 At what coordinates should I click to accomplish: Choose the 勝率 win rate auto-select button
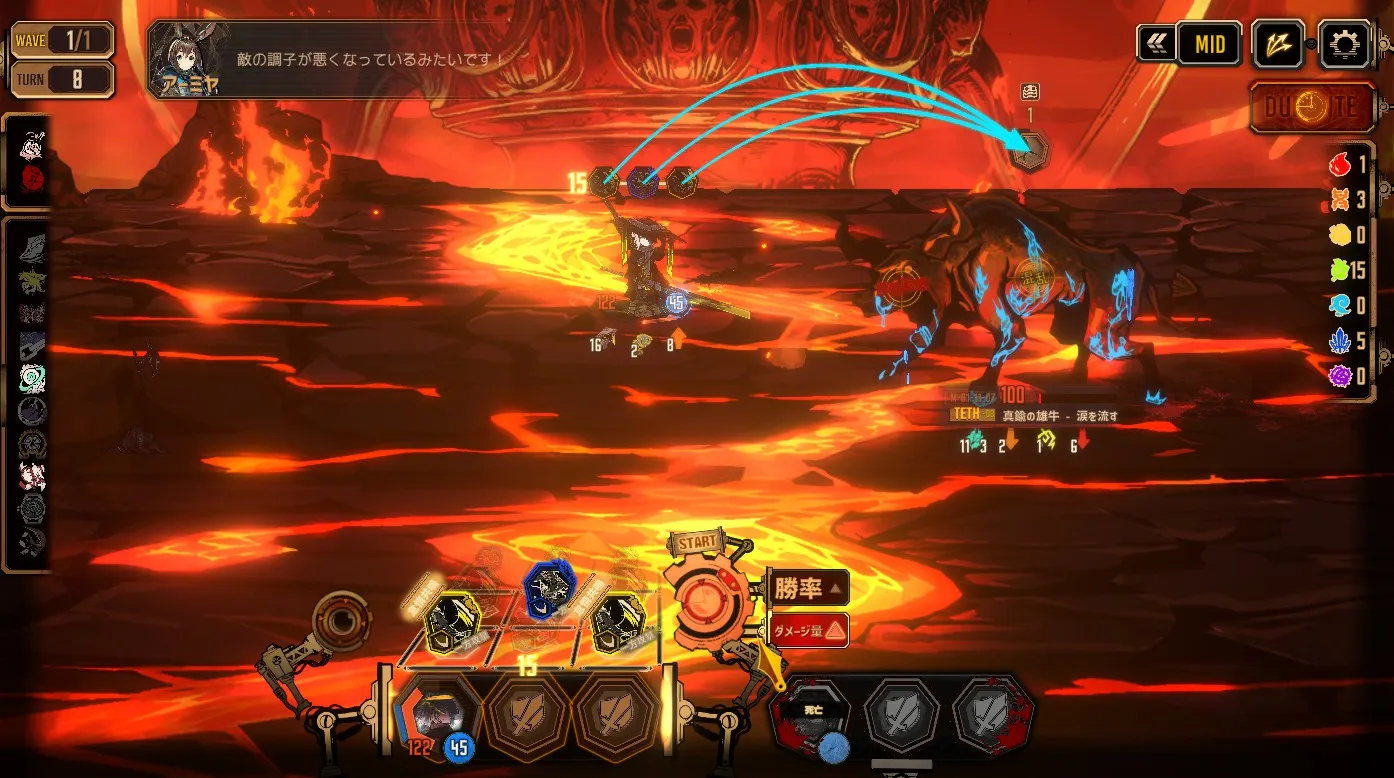tap(809, 588)
